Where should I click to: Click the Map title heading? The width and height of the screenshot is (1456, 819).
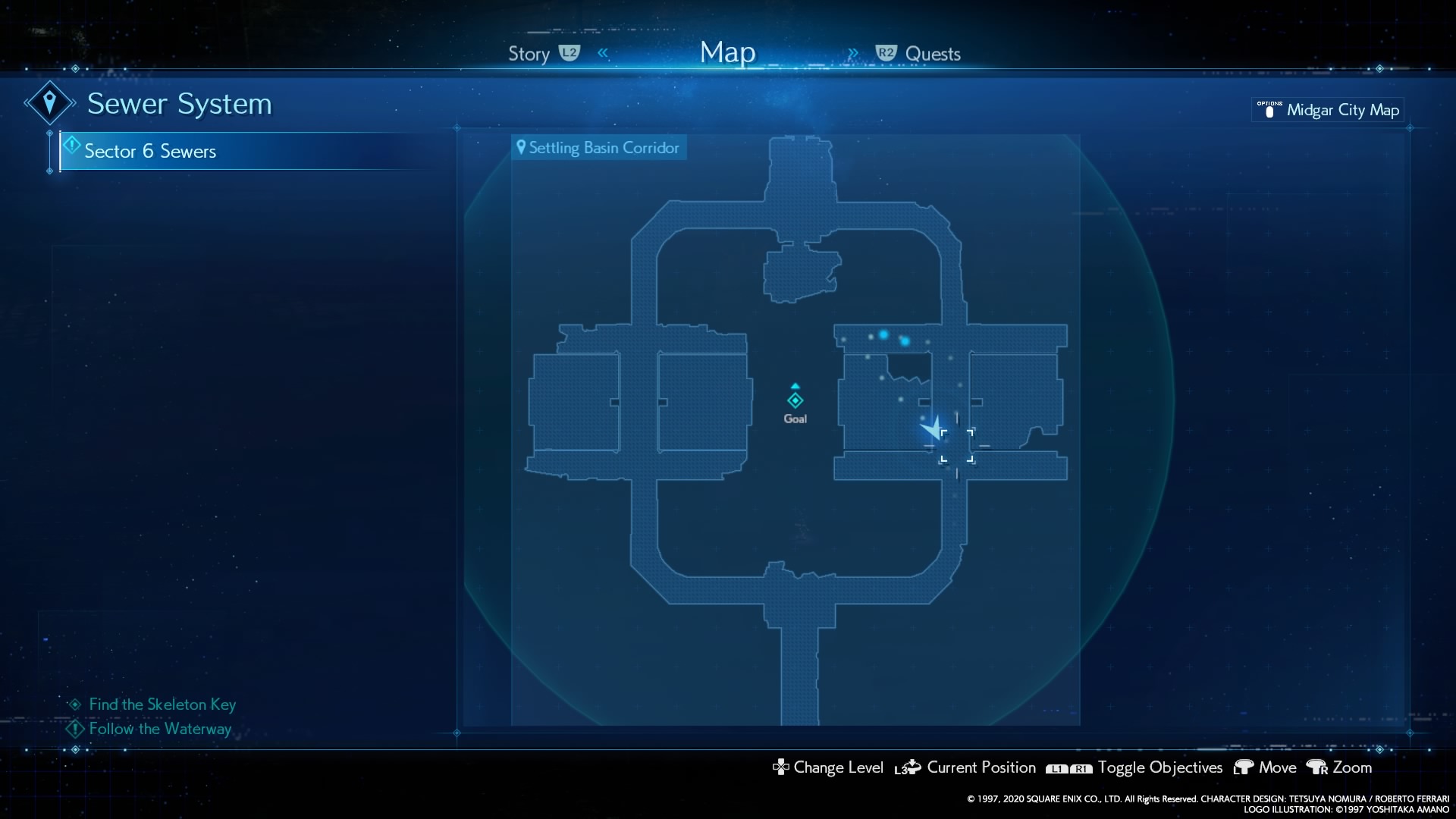[727, 52]
